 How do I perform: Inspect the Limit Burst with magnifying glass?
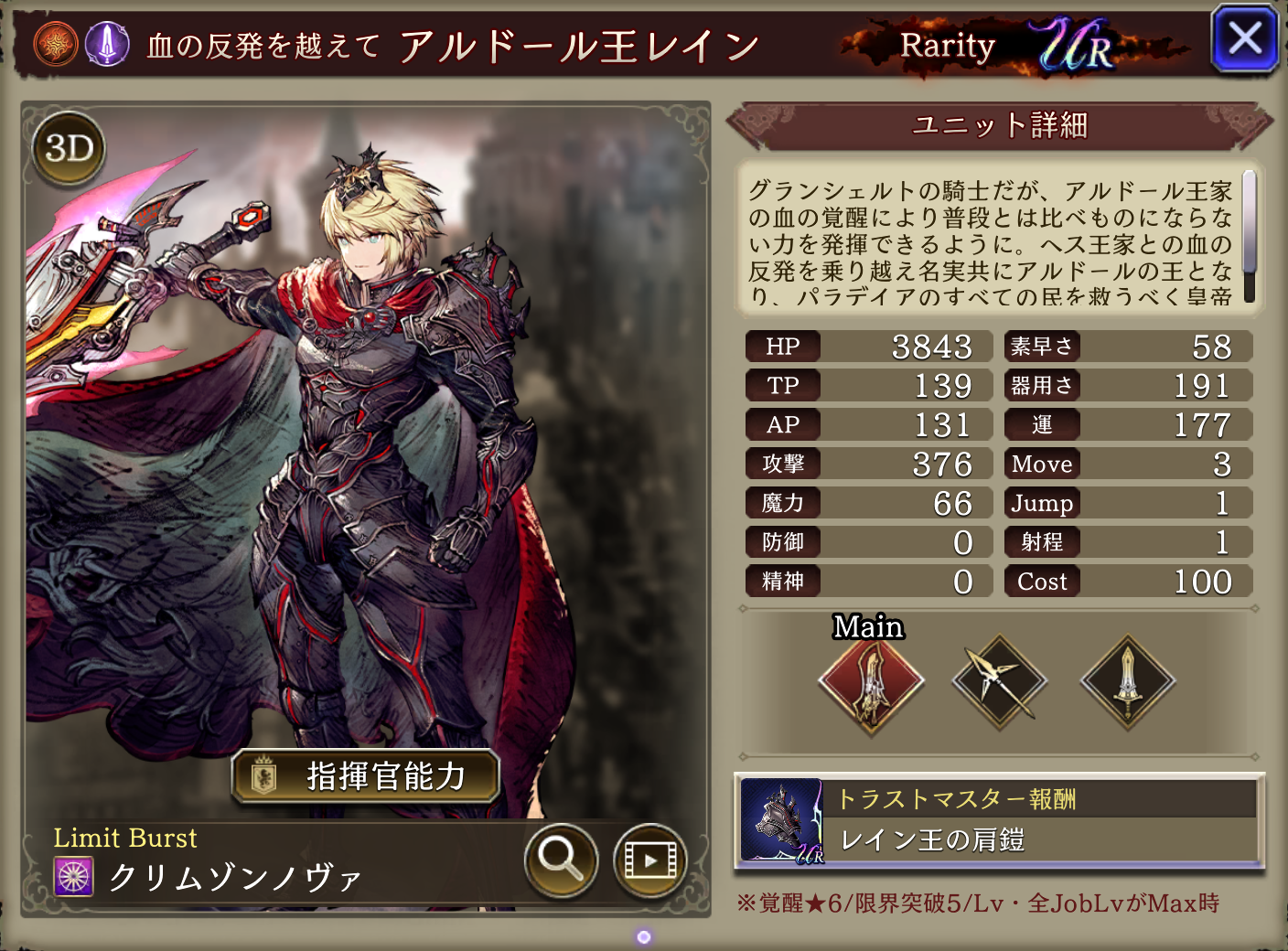[561, 860]
